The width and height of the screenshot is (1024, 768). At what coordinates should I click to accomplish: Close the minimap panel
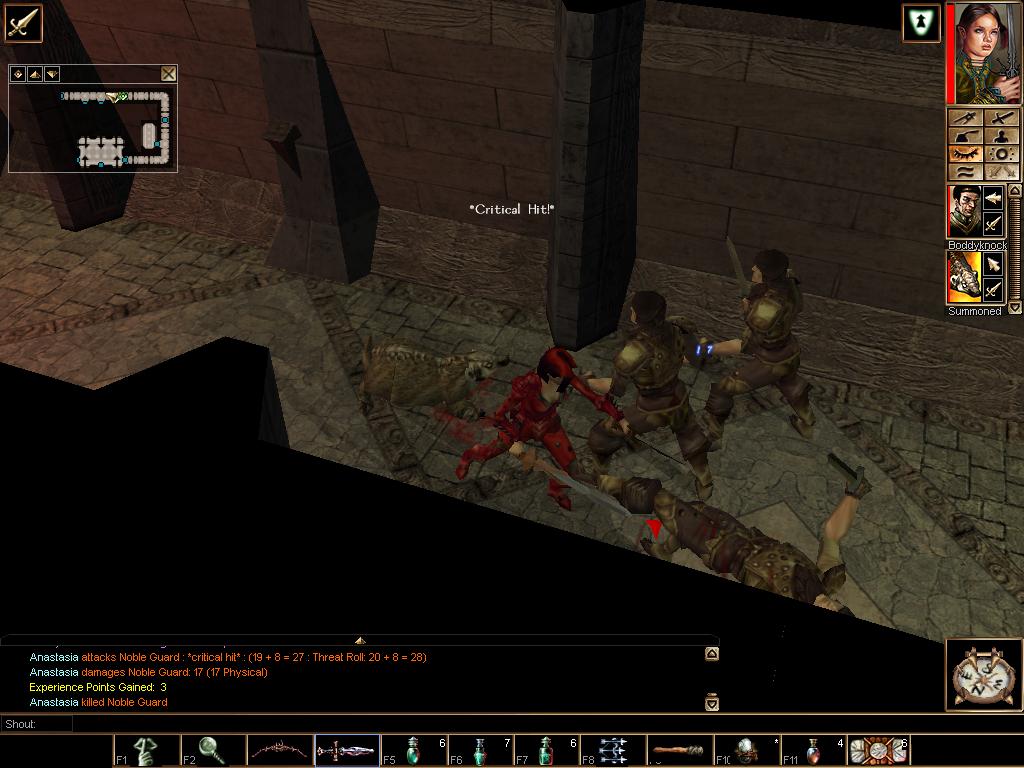[x=168, y=73]
